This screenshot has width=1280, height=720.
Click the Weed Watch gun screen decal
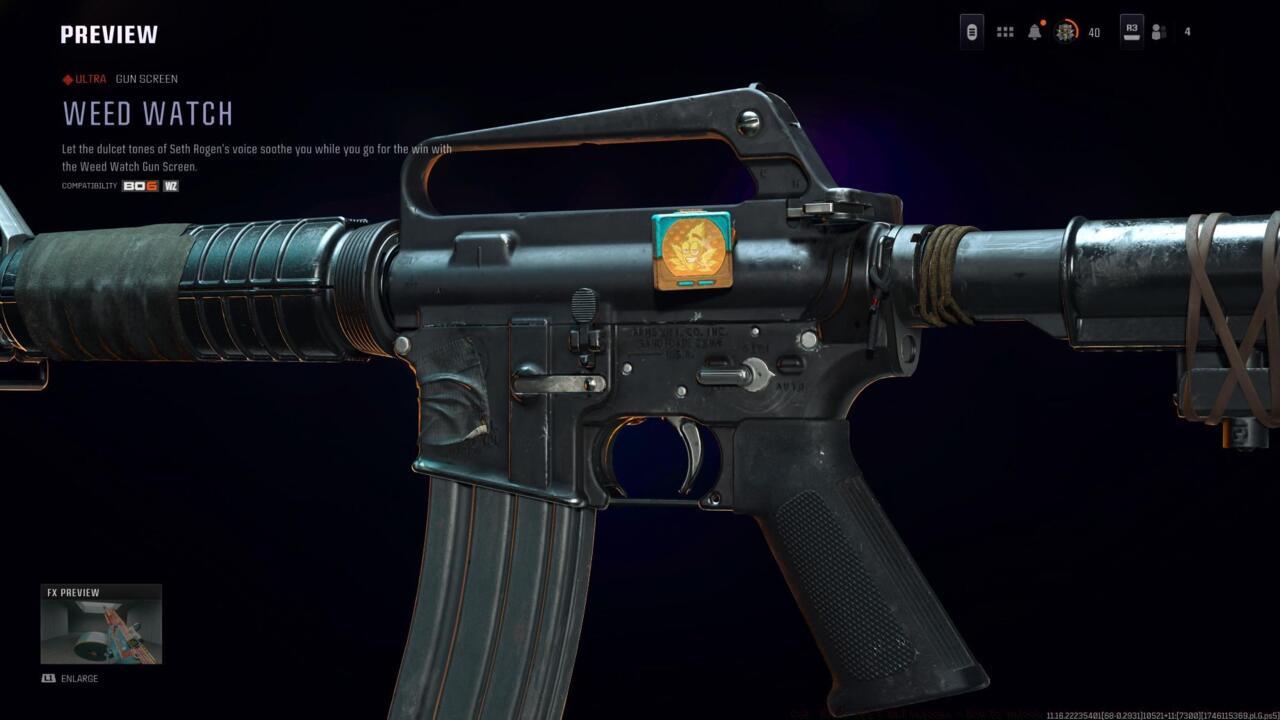click(x=690, y=252)
